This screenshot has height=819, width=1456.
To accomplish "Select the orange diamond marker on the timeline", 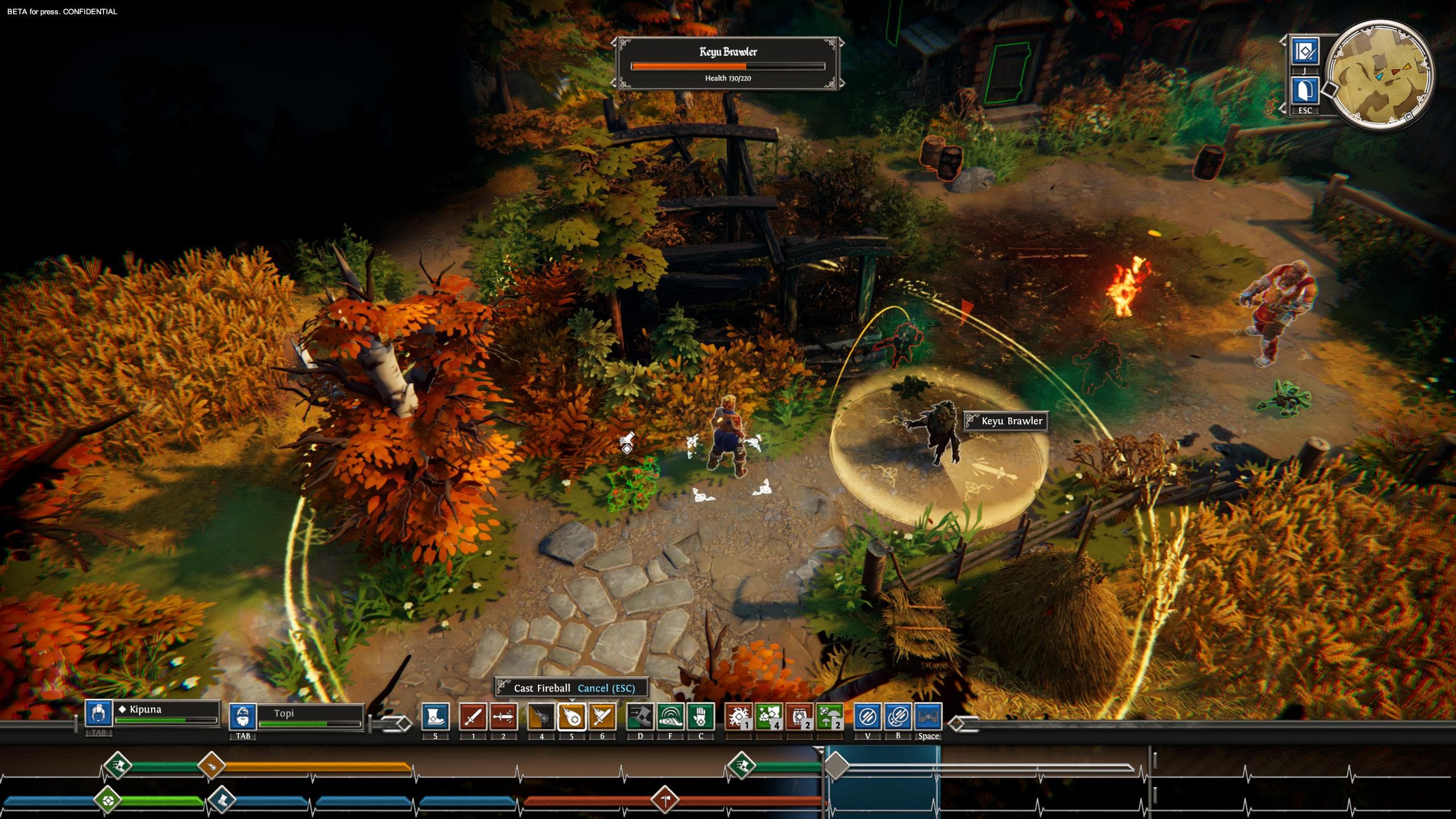I will (212, 766).
